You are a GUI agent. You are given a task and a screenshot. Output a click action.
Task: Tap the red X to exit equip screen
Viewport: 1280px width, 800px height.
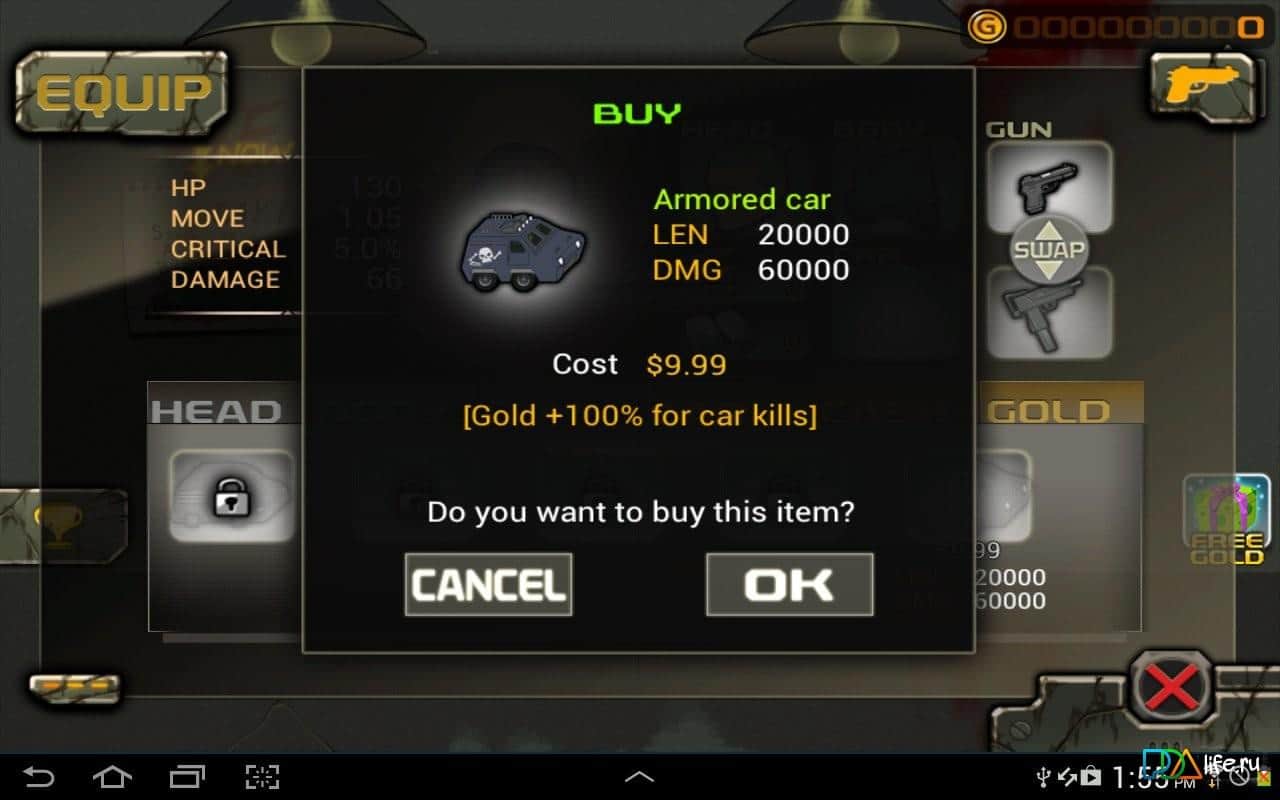1170,685
